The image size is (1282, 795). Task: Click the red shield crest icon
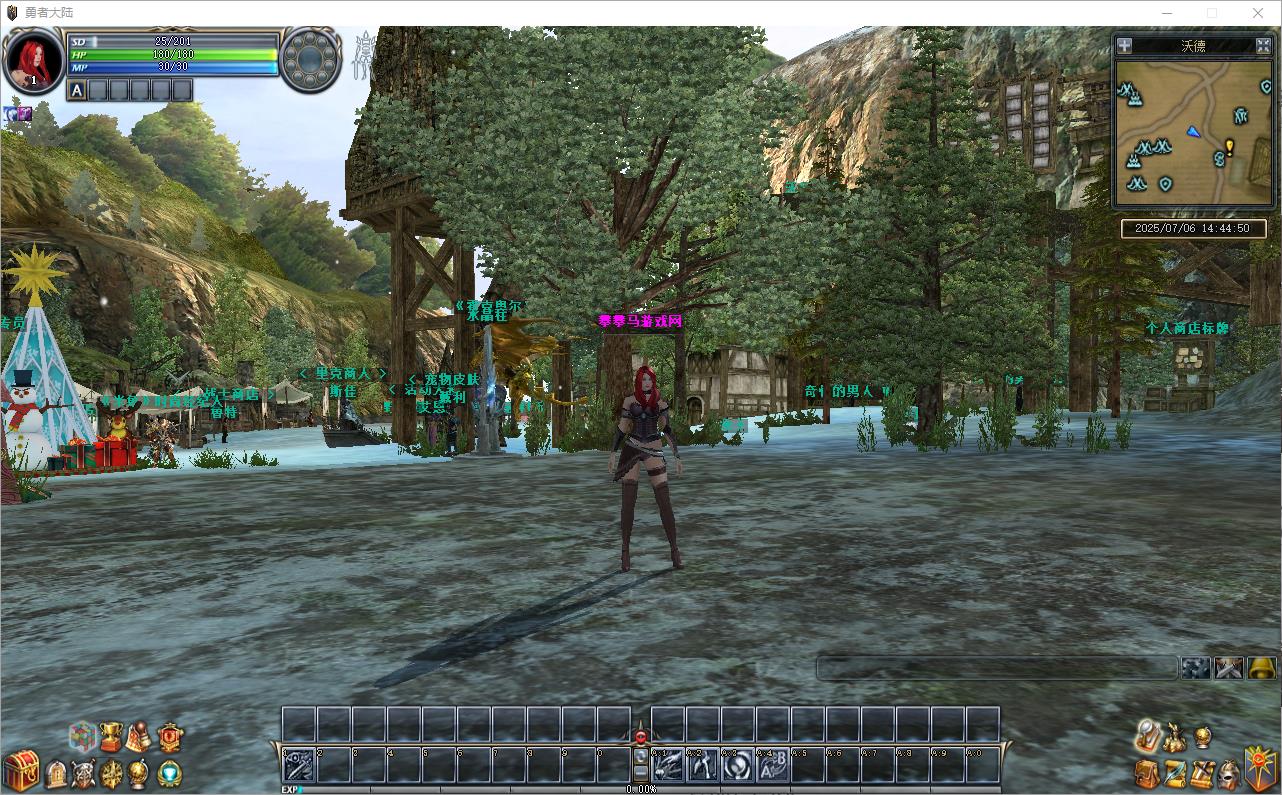[170, 738]
